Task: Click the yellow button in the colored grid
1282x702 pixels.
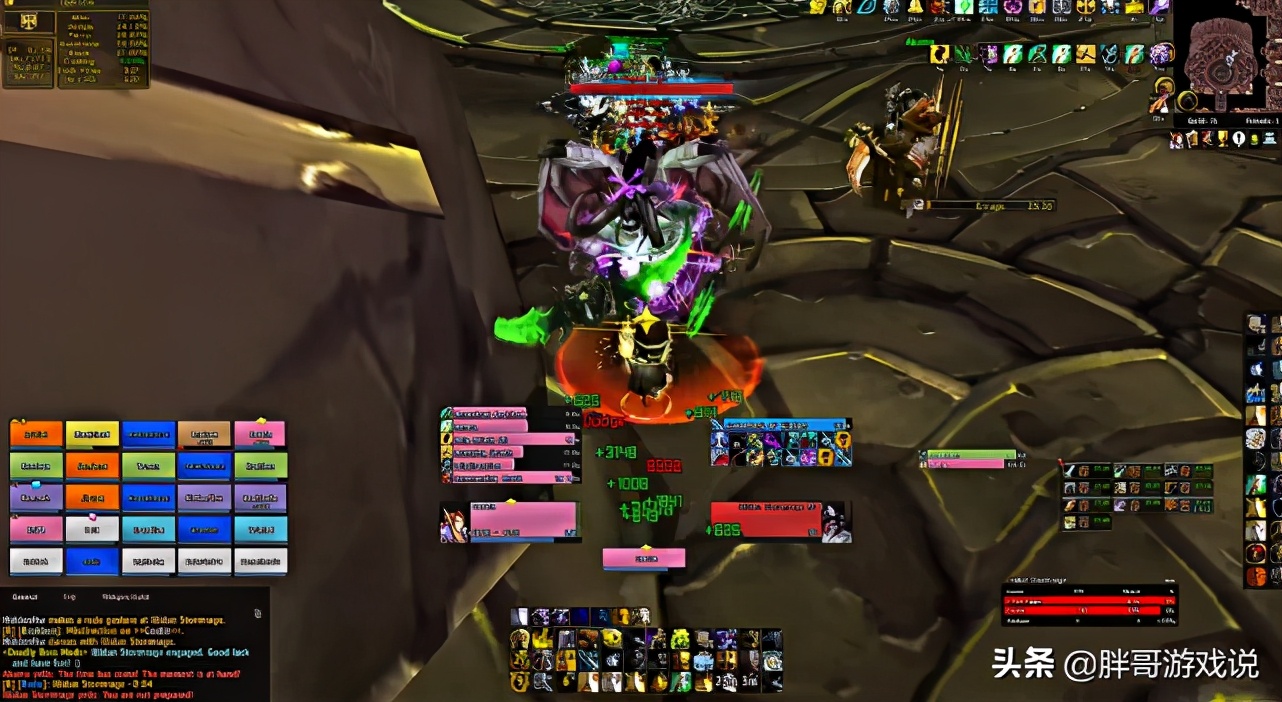Action: point(92,434)
